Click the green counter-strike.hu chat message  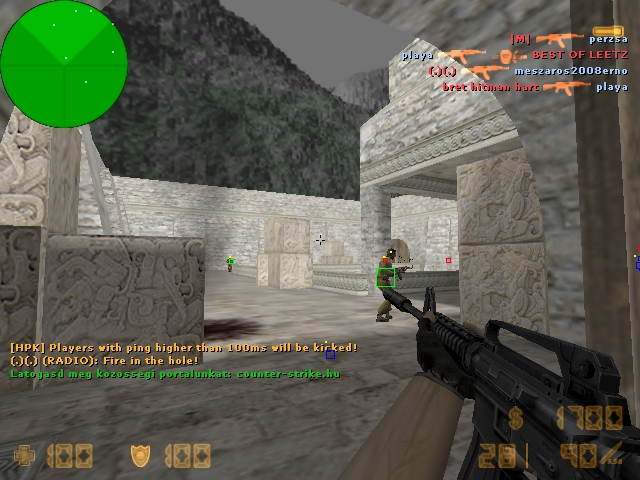175,373
